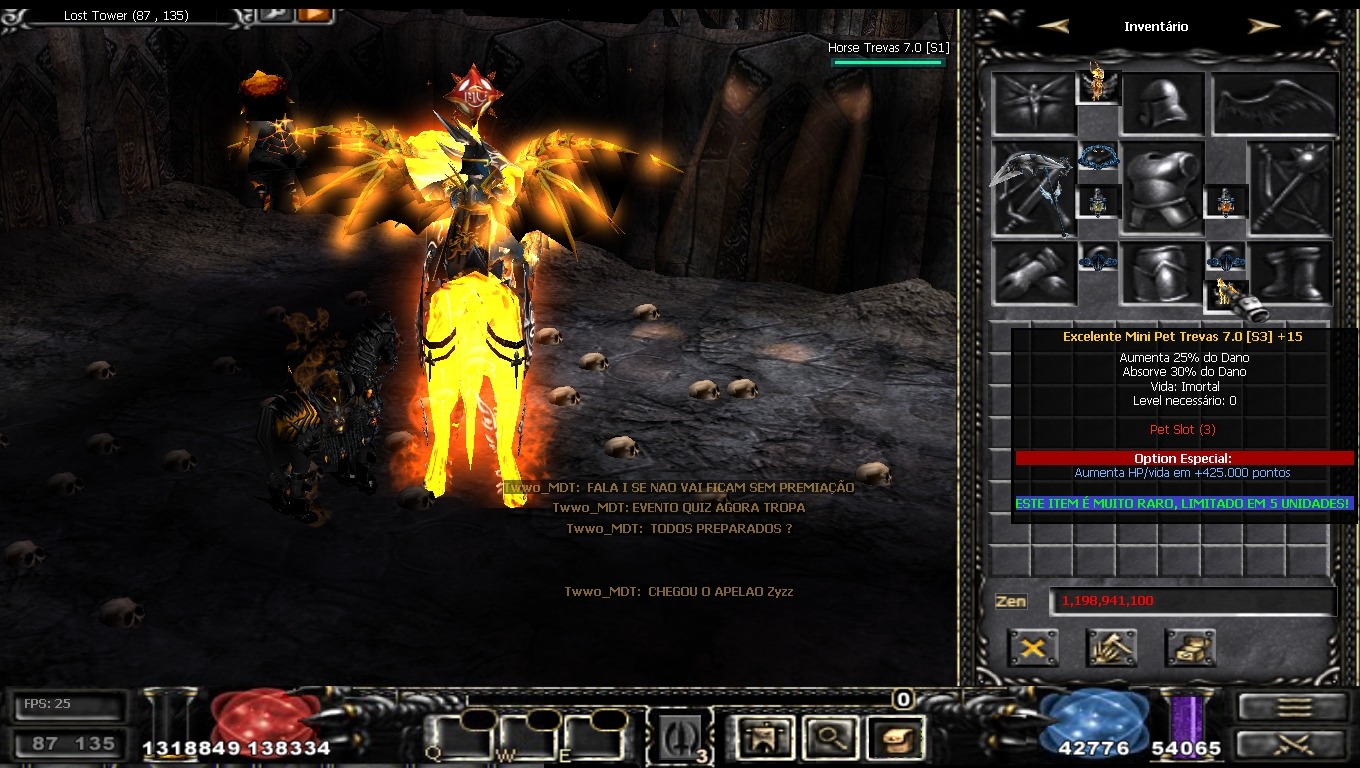Select the equipped blue pendant slot
The height and width of the screenshot is (768, 1360).
(1098, 157)
